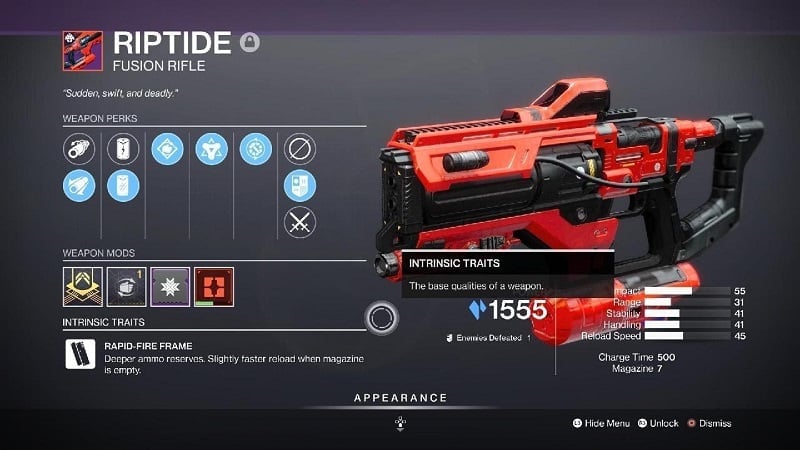The image size is (800, 450).
Task: Choose the highlighted blue barrel perk
Action: point(79,185)
